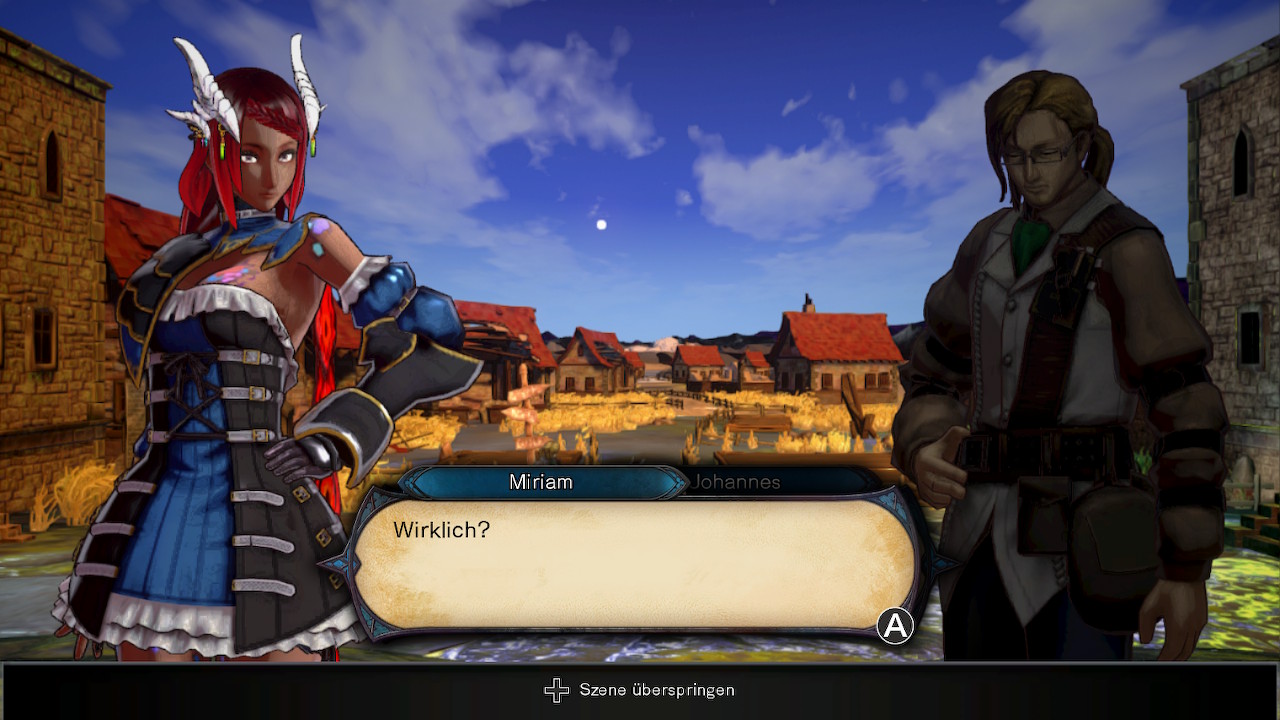
Task: Skip the scene via "Szene überspringen"
Action: coord(640,690)
